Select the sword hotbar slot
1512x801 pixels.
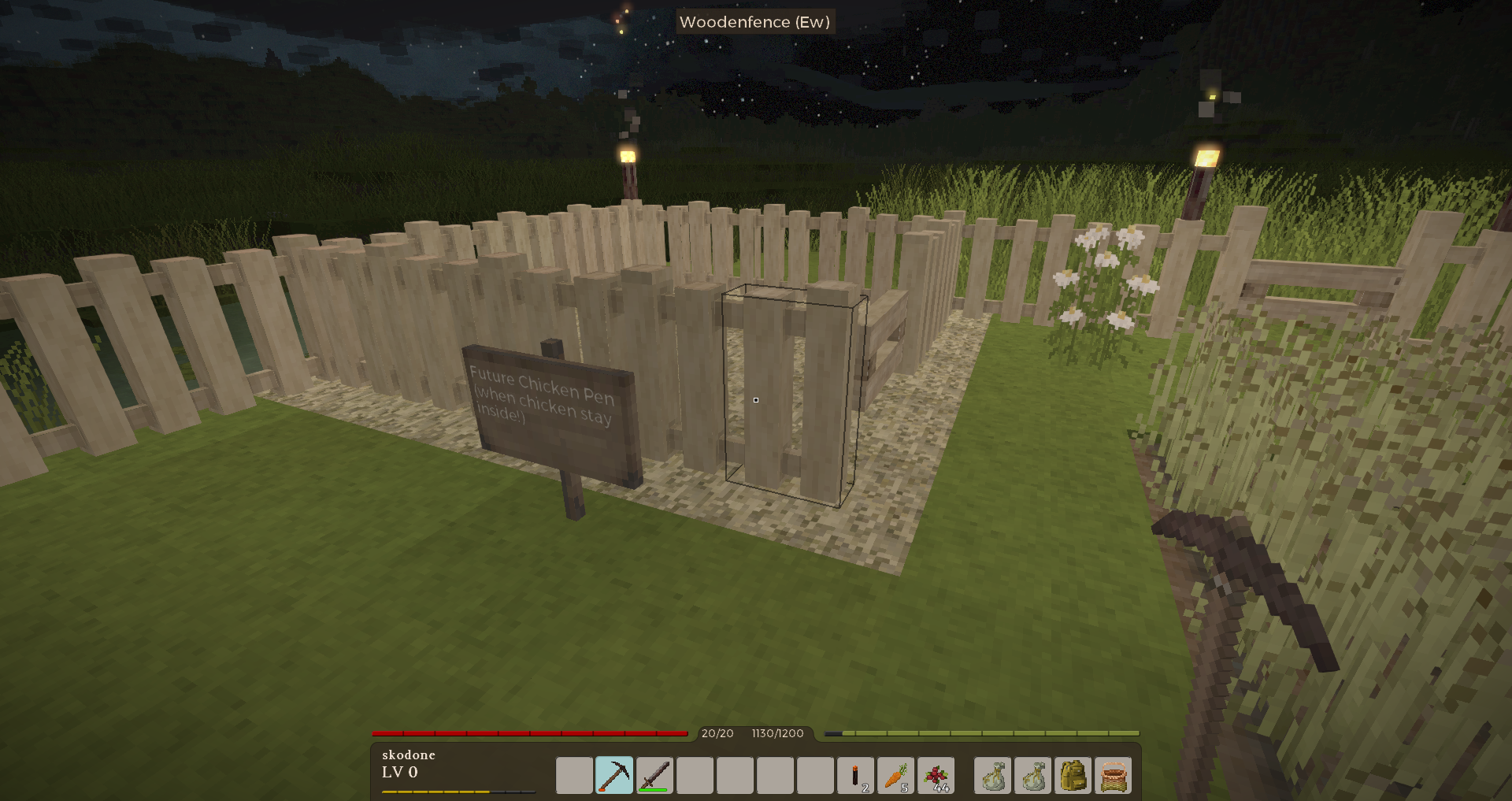pyautogui.click(x=654, y=776)
